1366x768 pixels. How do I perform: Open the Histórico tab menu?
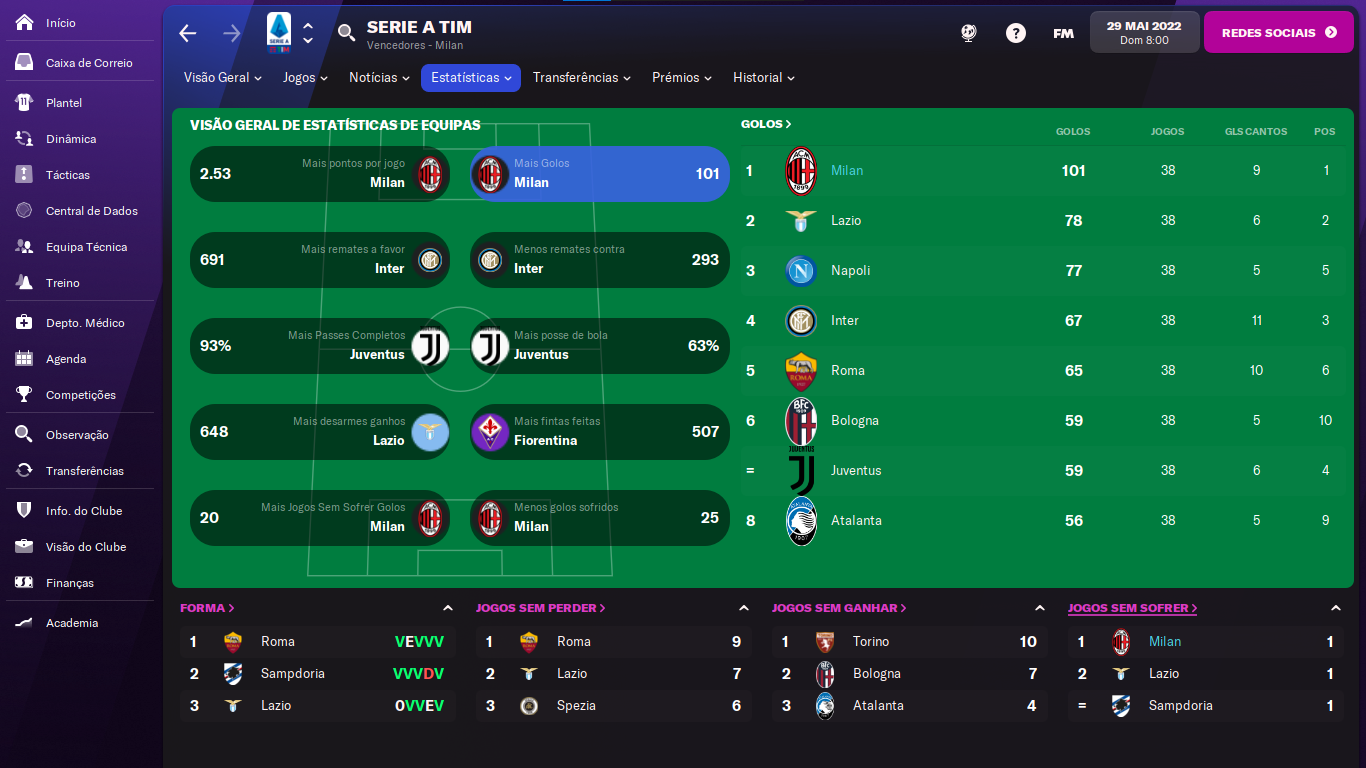[x=764, y=78]
